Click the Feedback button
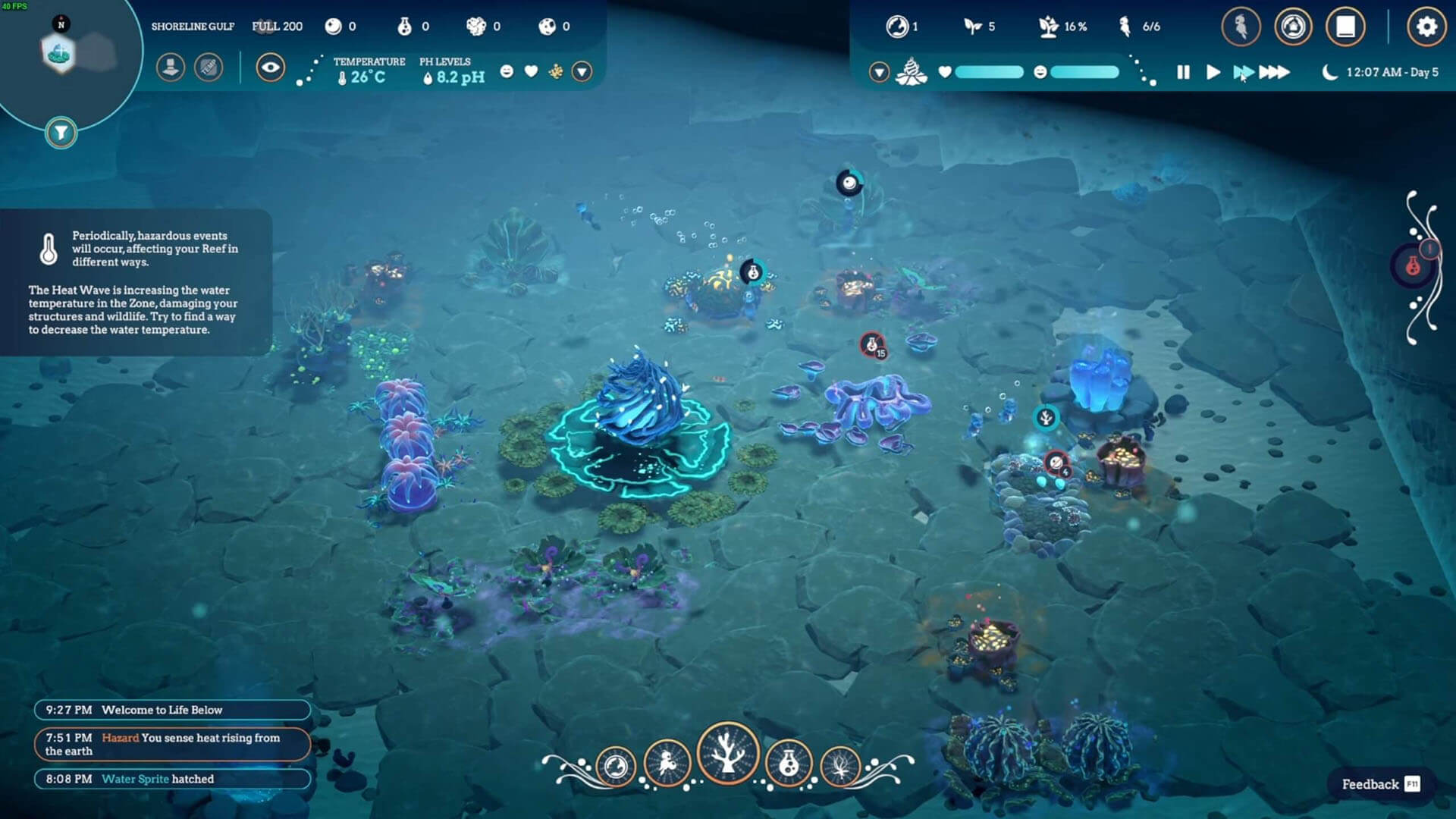The width and height of the screenshot is (1456, 819). tap(1380, 784)
